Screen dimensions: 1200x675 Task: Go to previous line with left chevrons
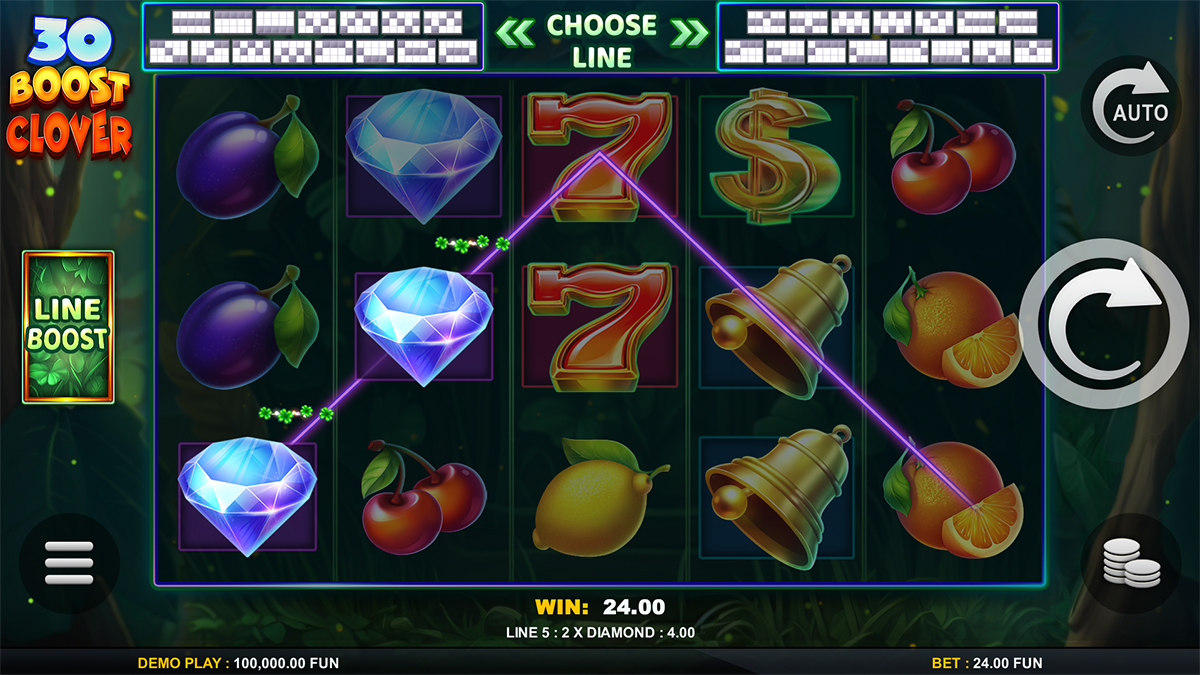tap(515, 32)
